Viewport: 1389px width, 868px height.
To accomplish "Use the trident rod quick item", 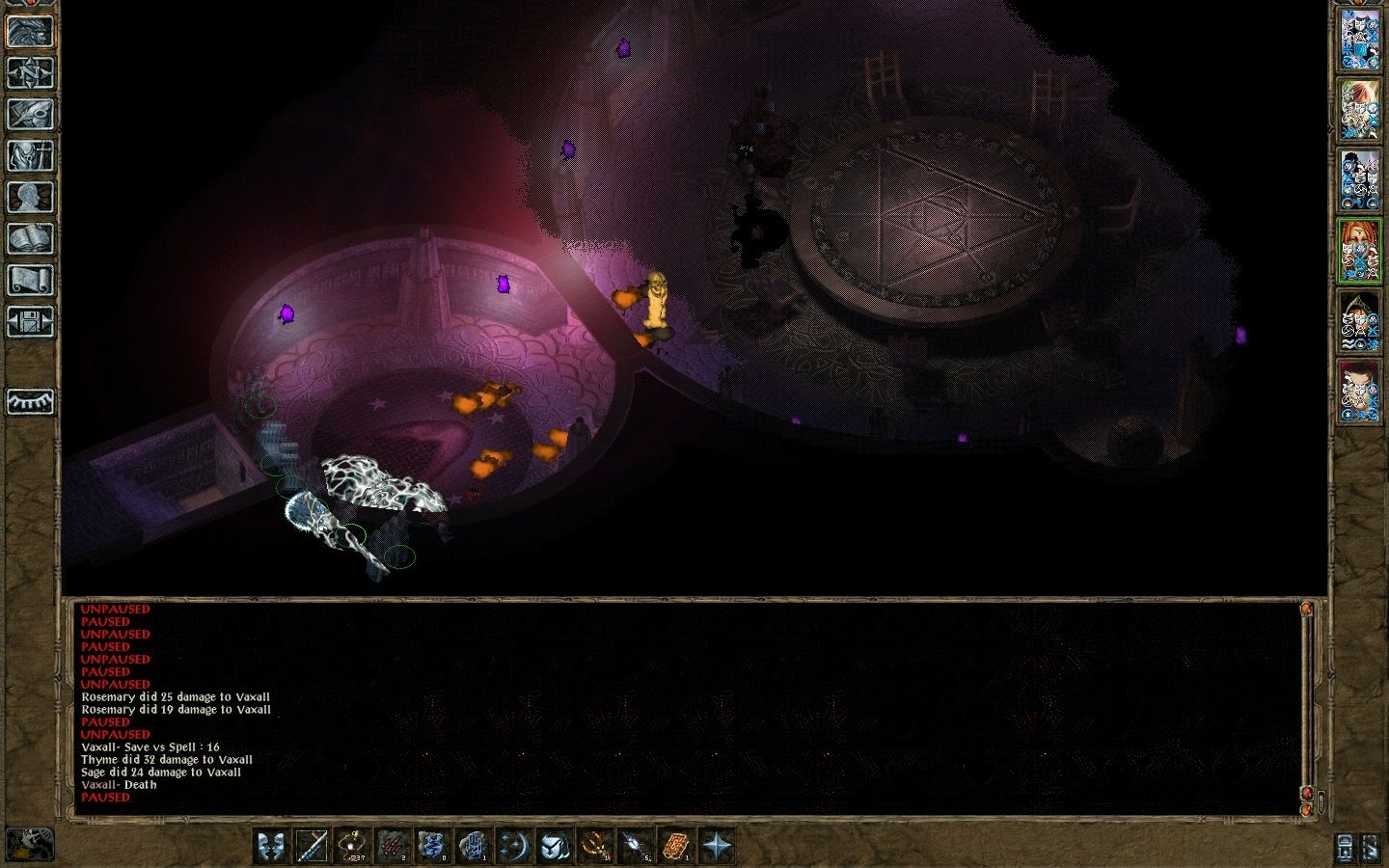I will (x=595, y=846).
